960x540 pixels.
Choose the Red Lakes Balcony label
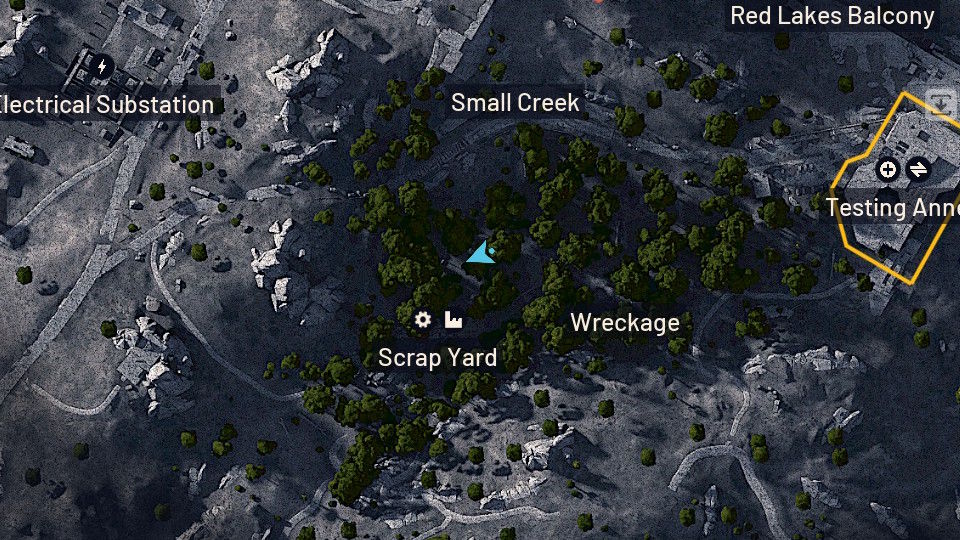pos(832,16)
